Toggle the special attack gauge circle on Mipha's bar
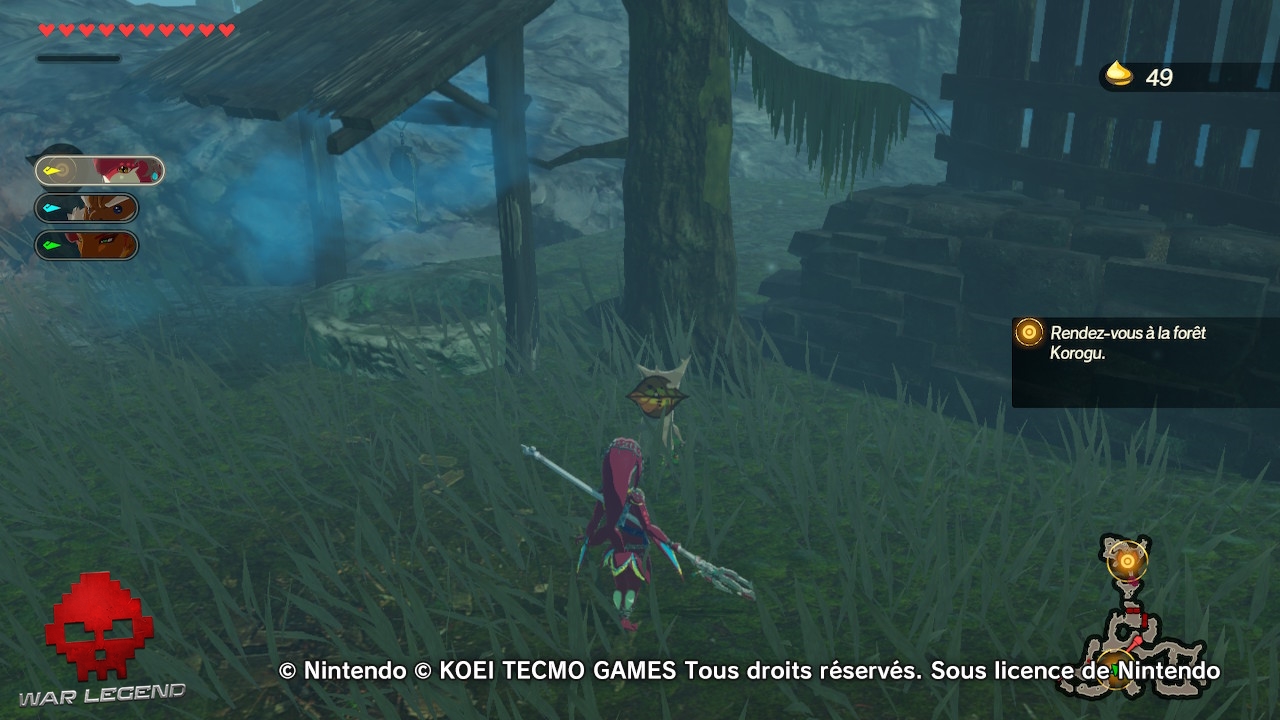The width and height of the screenshot is (1280, 720). [64, 170]
